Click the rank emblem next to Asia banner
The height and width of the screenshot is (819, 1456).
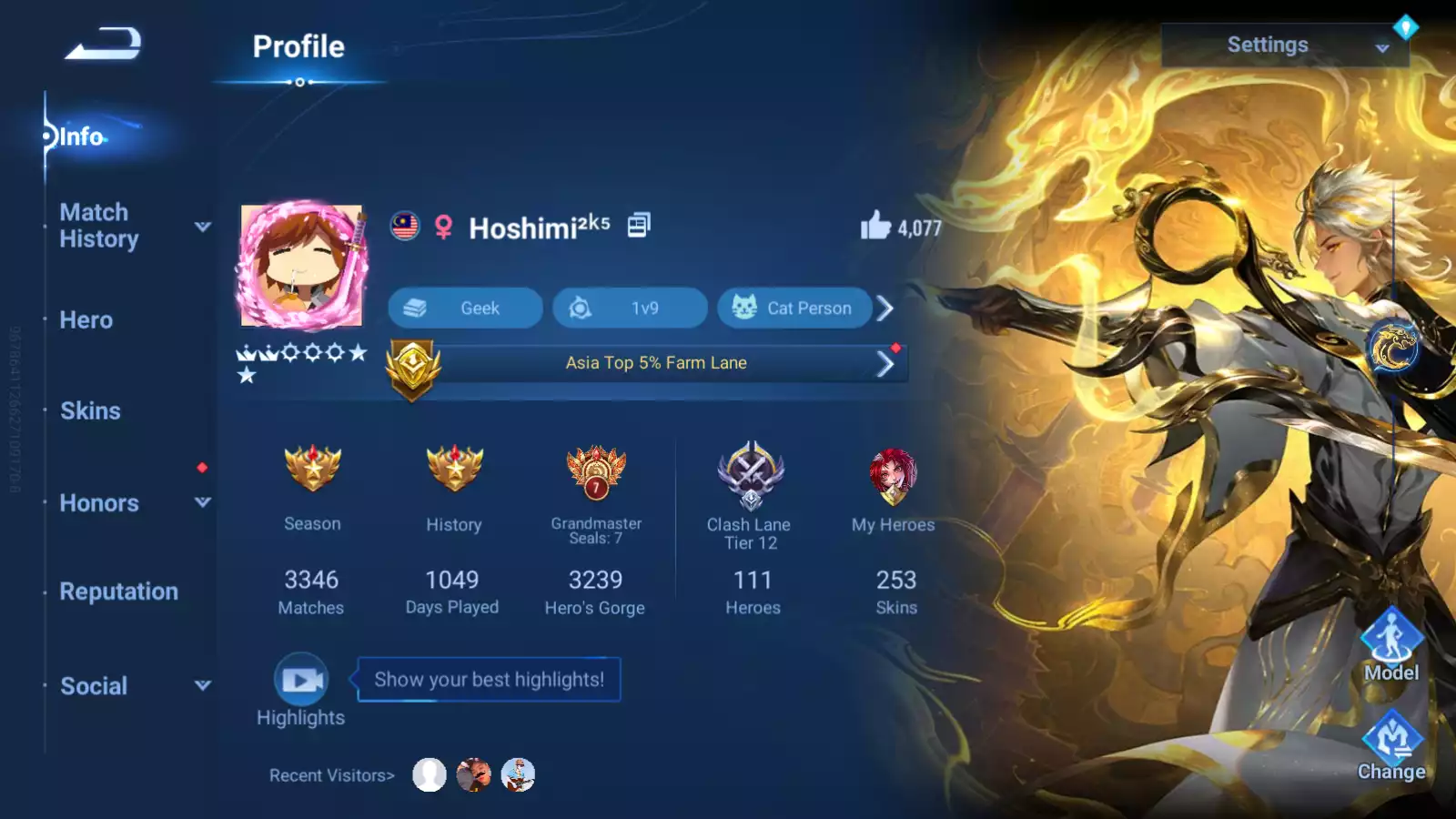click(410, 364)
